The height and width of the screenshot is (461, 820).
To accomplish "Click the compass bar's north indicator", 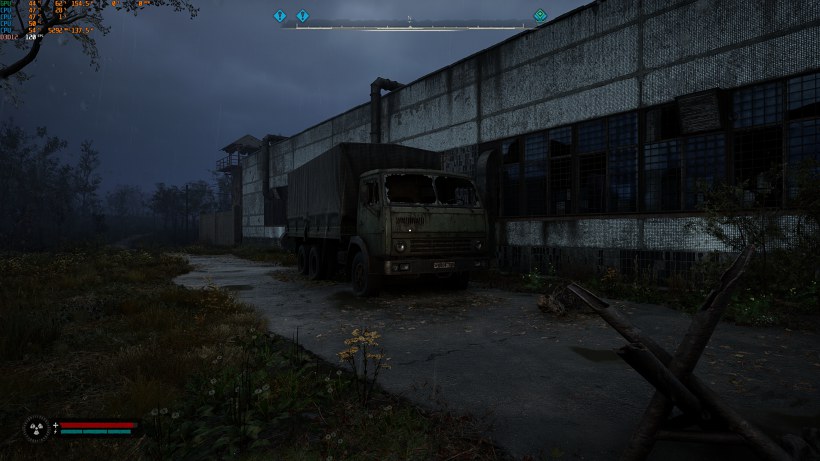I will 409,19.
